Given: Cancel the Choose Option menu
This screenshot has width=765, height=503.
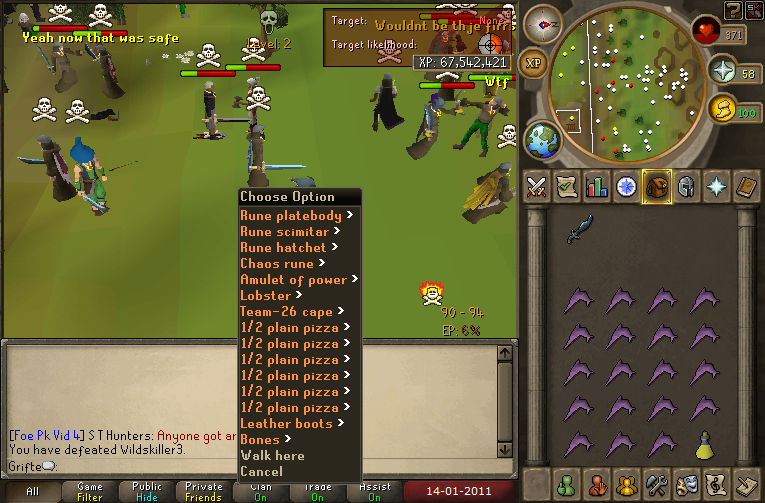Looking at the screenshot, I should [x=261, y=472].
